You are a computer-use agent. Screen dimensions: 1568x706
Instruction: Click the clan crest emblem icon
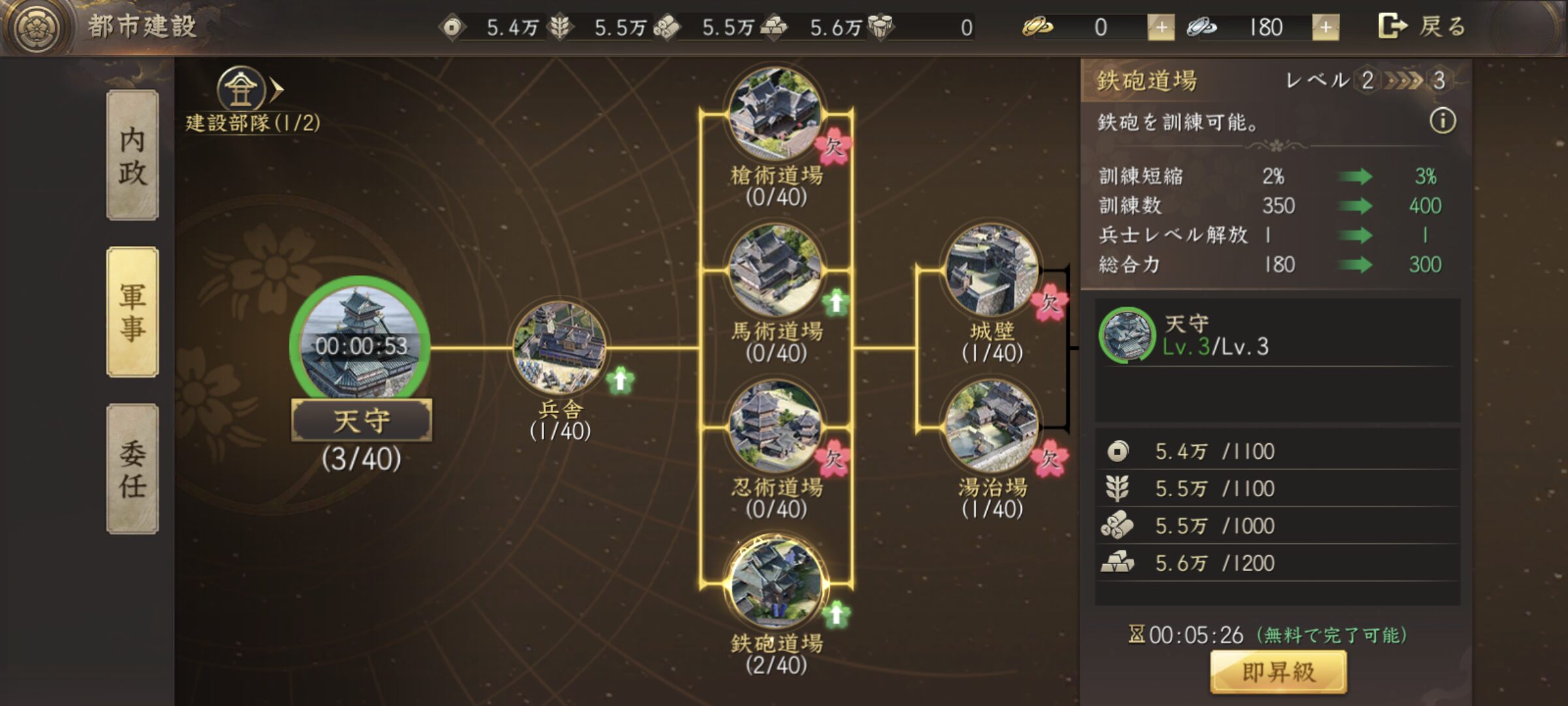[38, 27]
